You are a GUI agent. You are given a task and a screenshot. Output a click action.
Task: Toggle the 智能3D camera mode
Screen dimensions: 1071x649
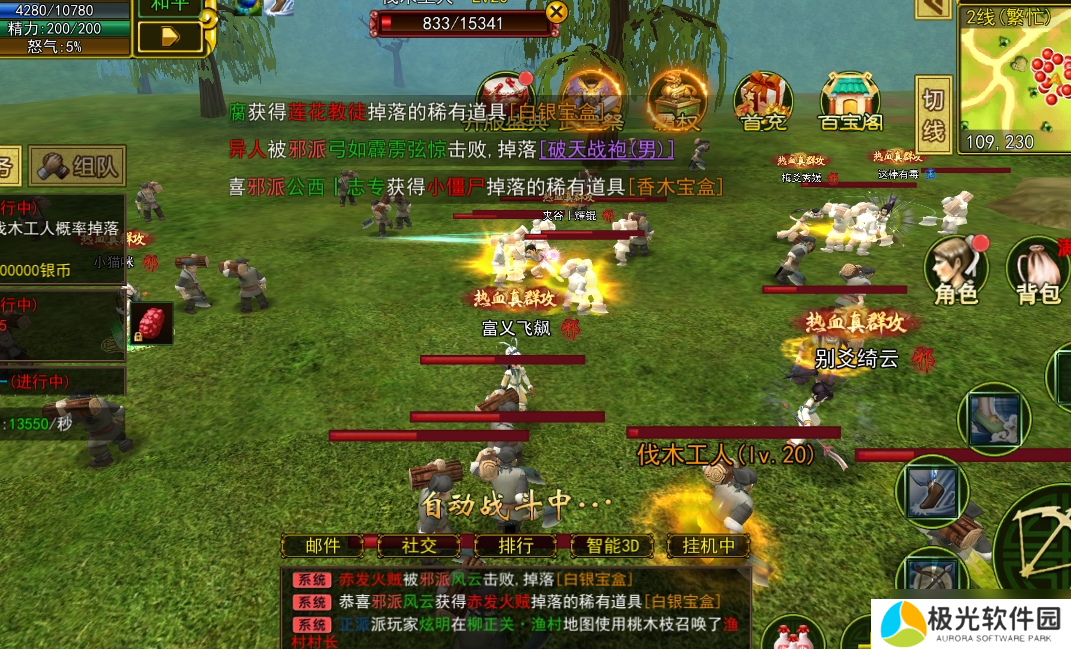tap(611, 546)
